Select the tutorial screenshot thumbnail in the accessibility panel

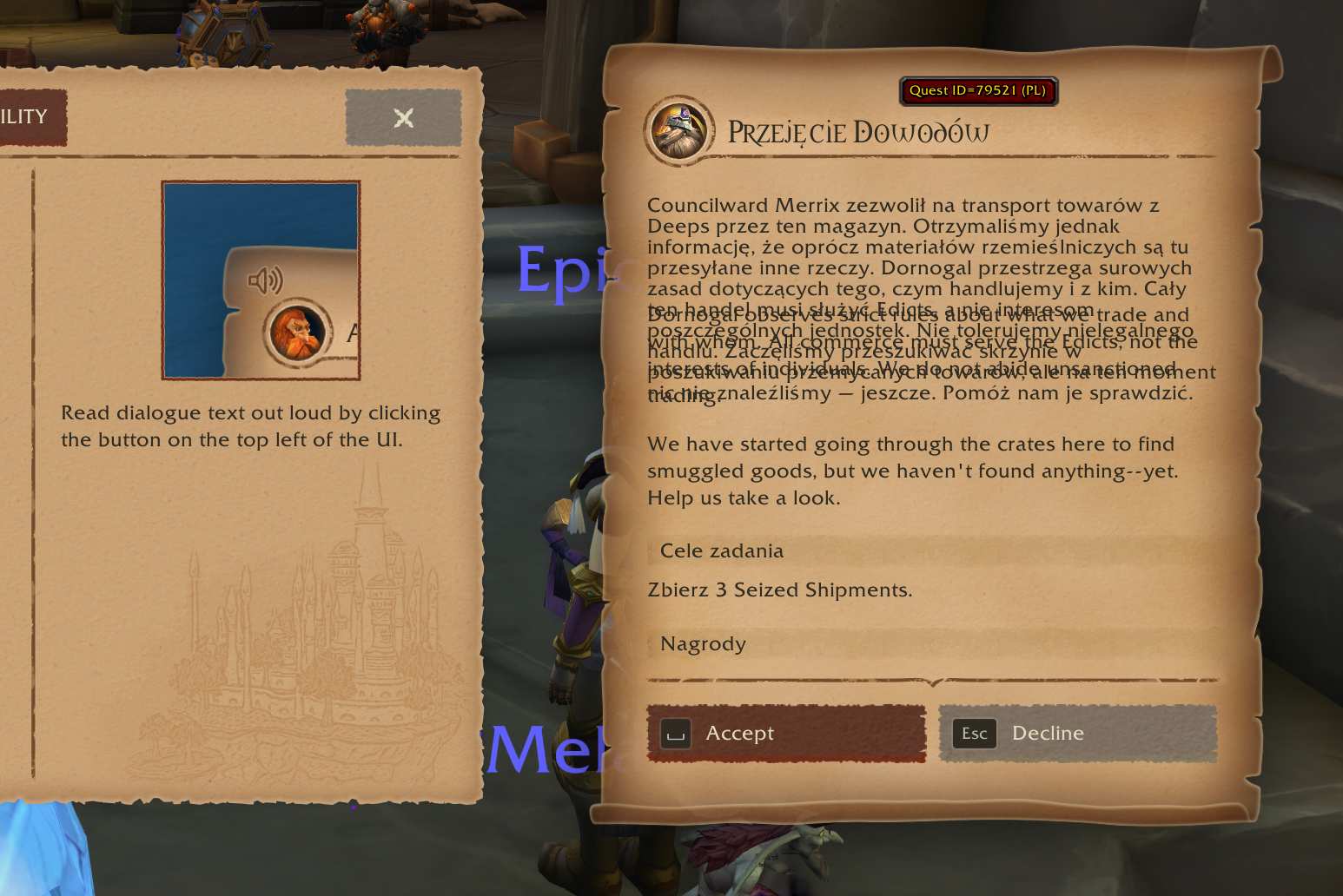261,280
